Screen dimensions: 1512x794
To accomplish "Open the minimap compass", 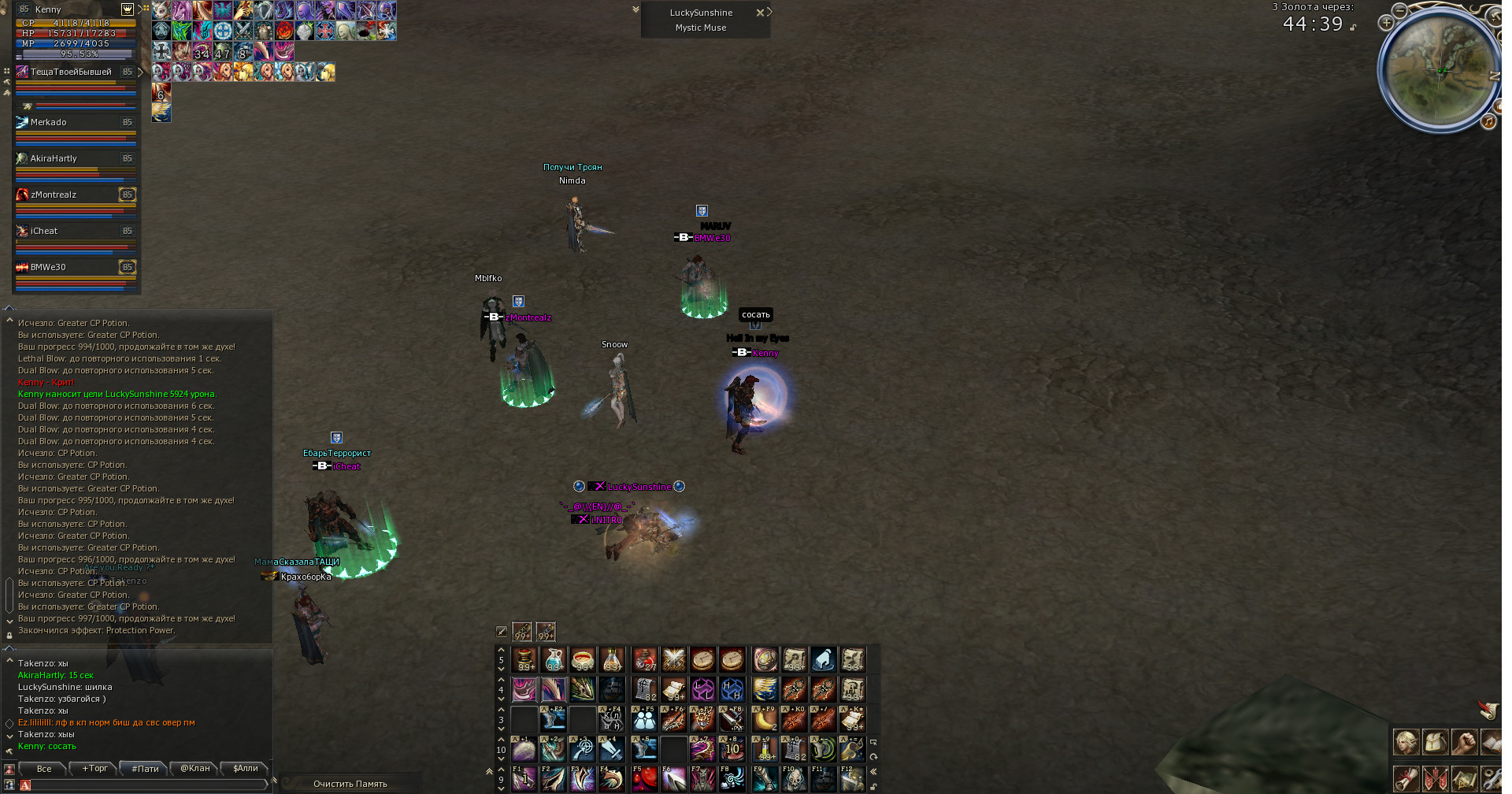I will pyautogui.click(x=1441, y=71).
